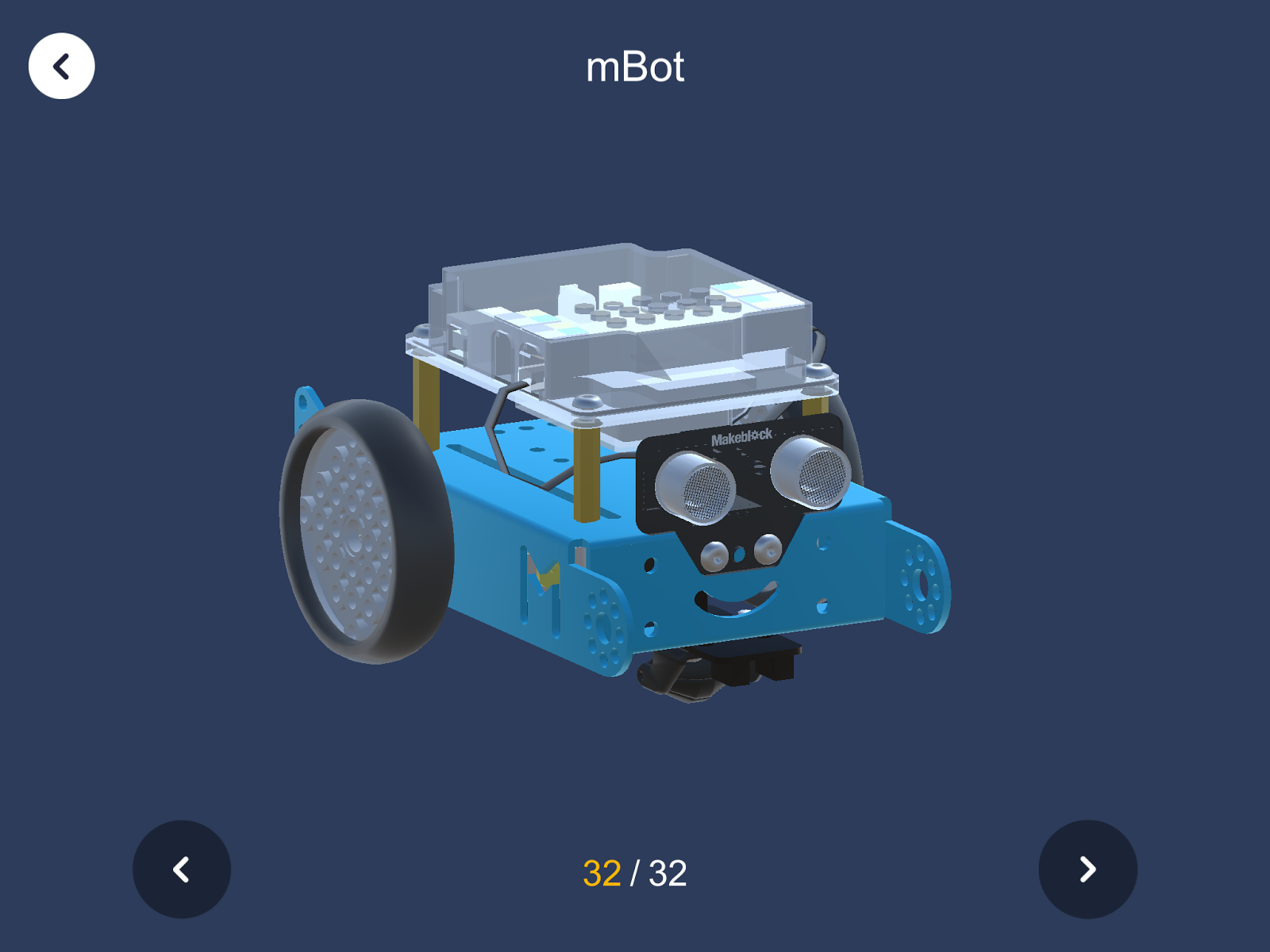Select the orange step number 32

click(604, 873)
